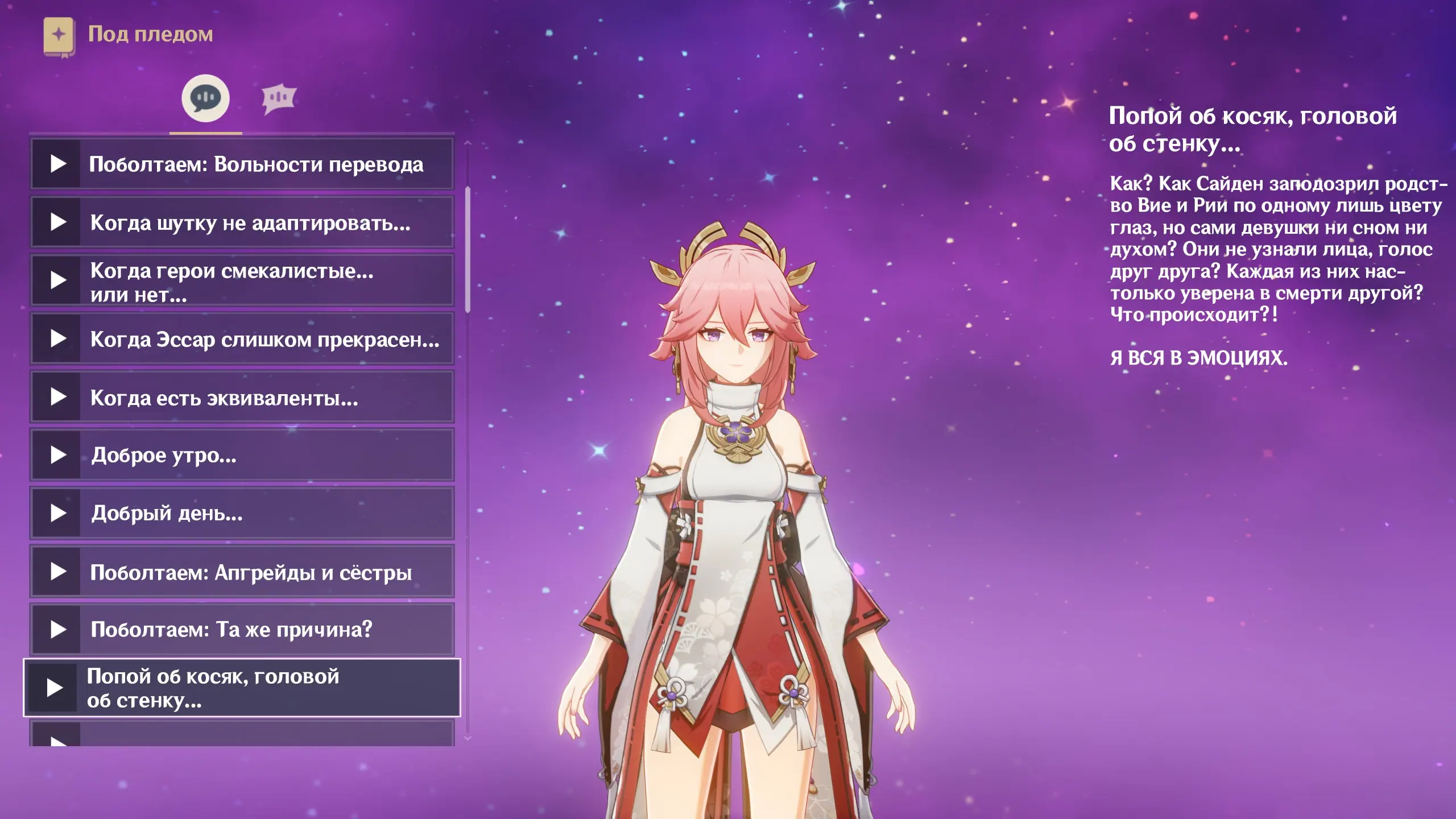Image resolution: width=1456 pixels, height=819 pixels.
Task: Open "Поболтаем: Апгрейды и сёстры" line
Action: [x=242, y=572]
